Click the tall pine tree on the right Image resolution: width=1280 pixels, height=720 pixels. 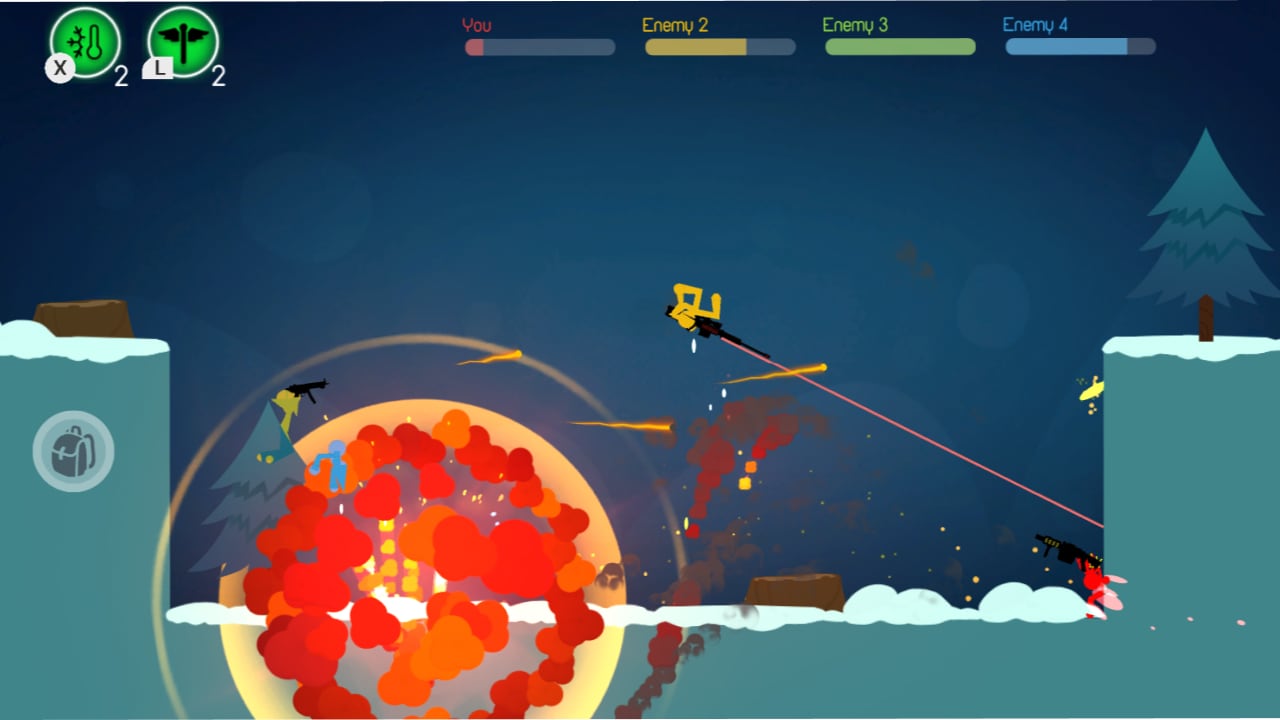1205,230
